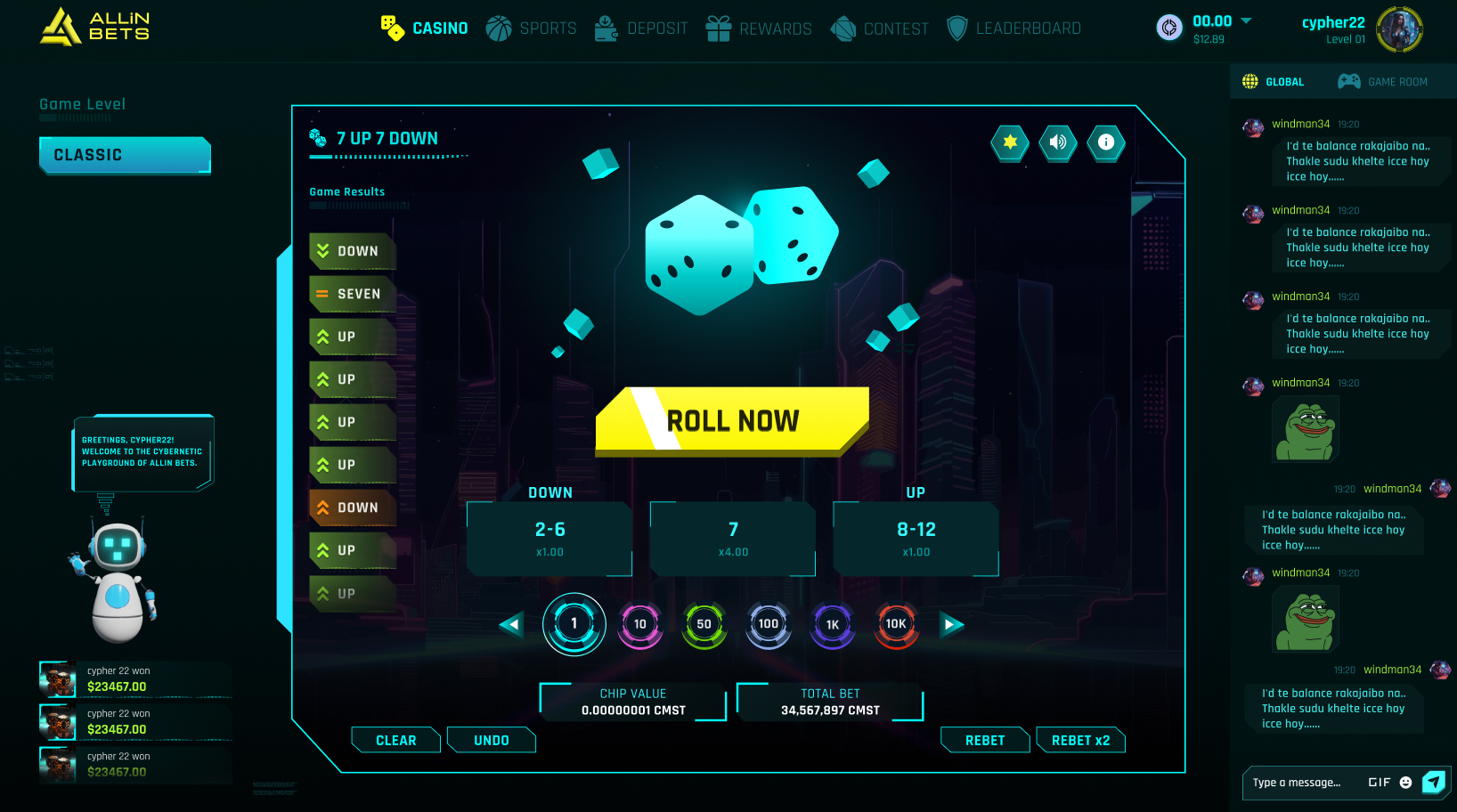Pick the 1K chip
The height and width of the screenshot is (812, 1457).
[x=832, y=624]
